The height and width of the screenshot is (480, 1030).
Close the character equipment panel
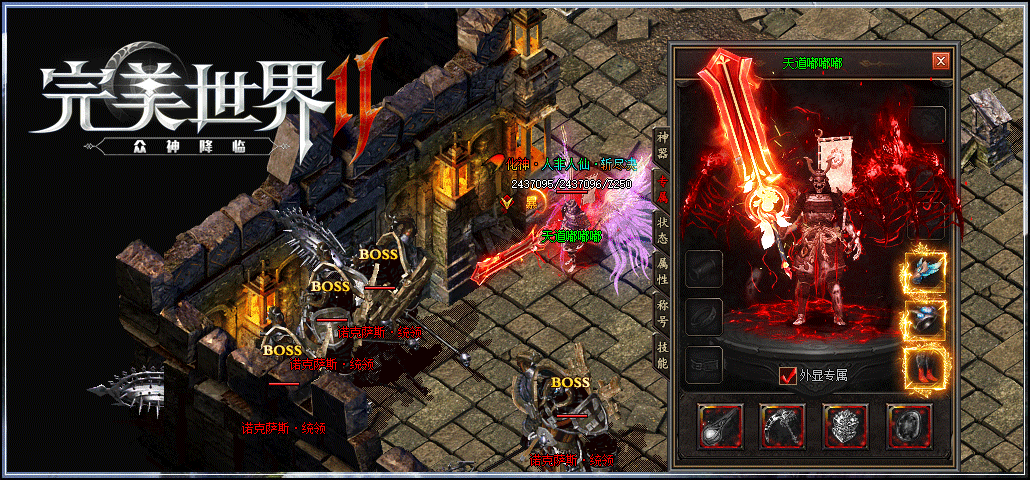[x=940, y=61]
